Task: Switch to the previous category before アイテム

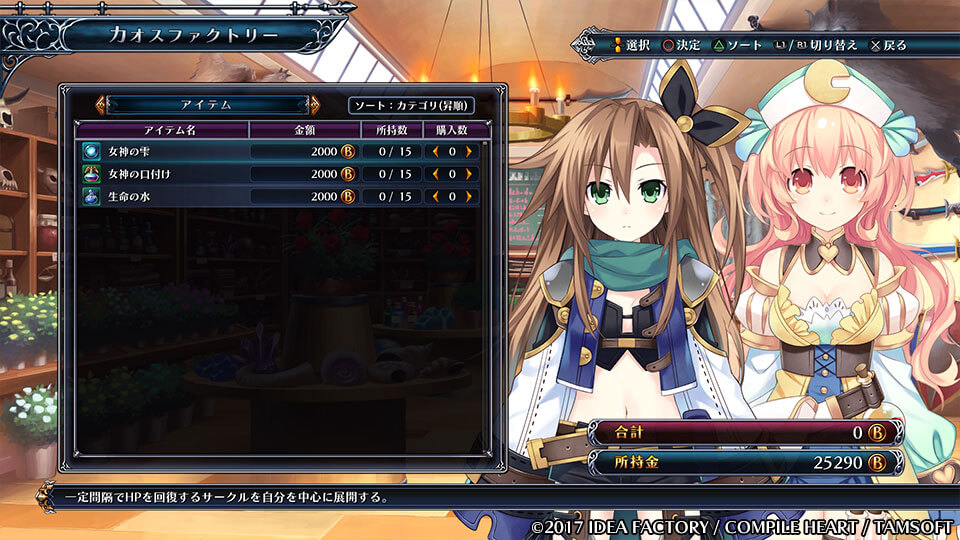Action: [100, 104]
